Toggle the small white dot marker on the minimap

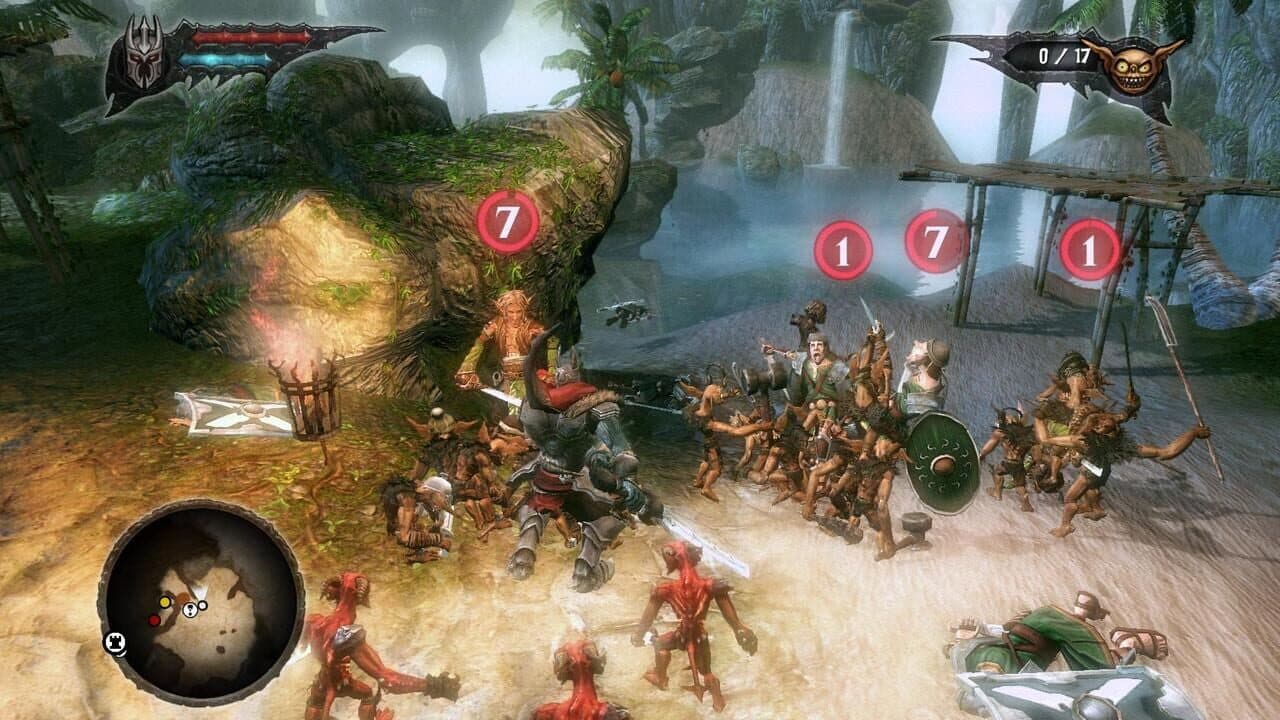pos(202,606)
